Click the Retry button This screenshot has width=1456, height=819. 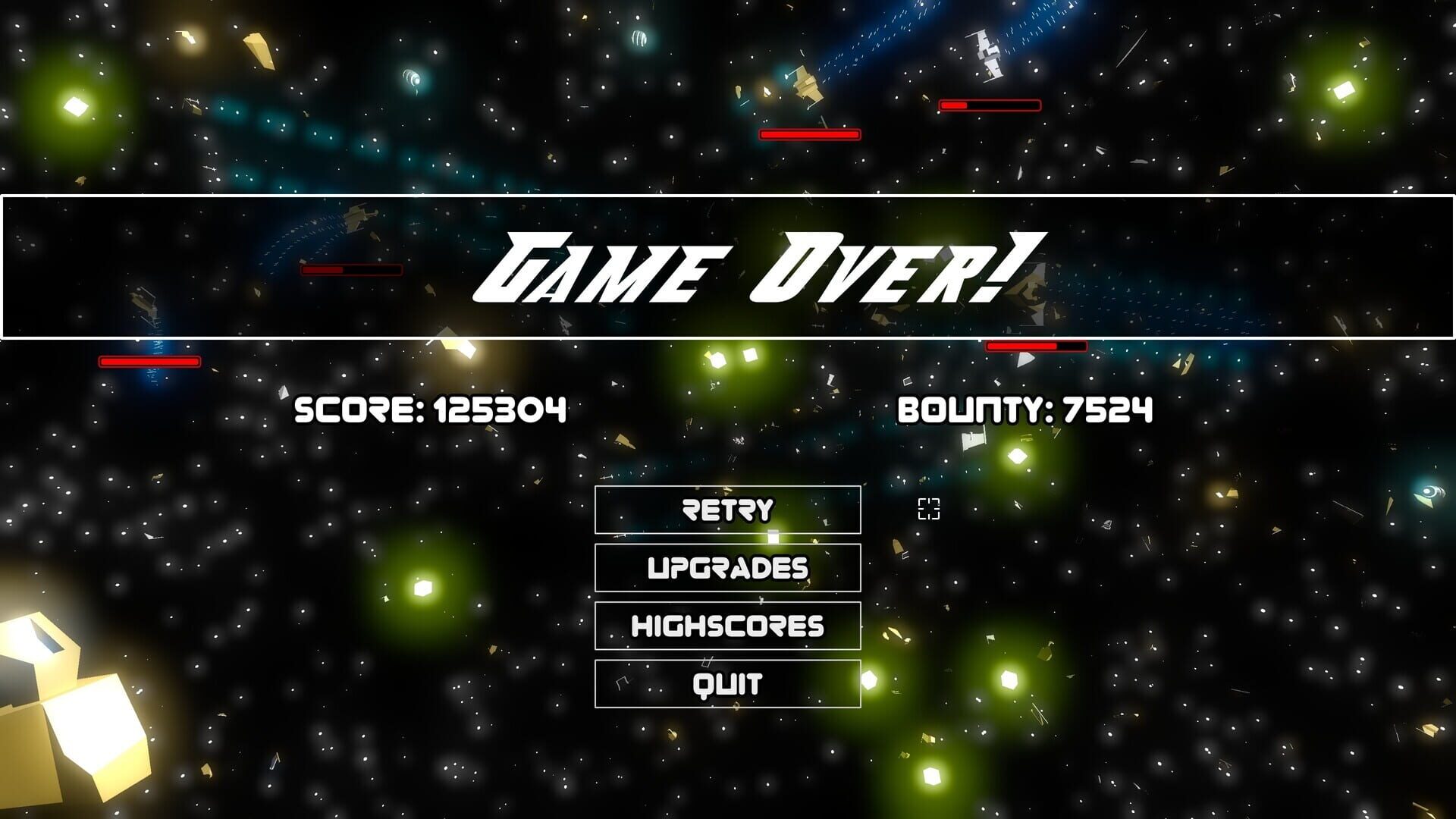click(x=728, y=510)
